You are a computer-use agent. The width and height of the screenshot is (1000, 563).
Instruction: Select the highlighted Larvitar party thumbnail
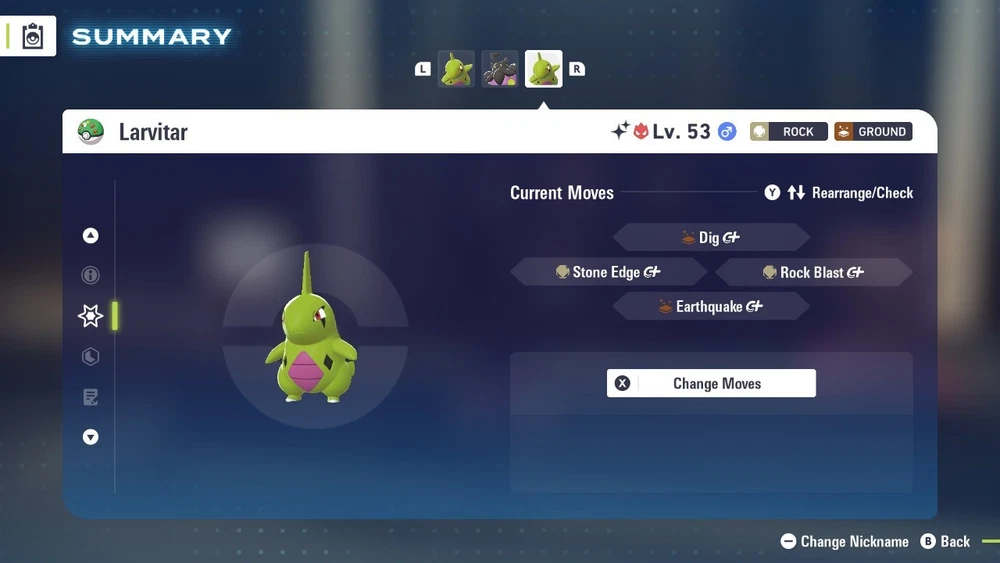544,69
